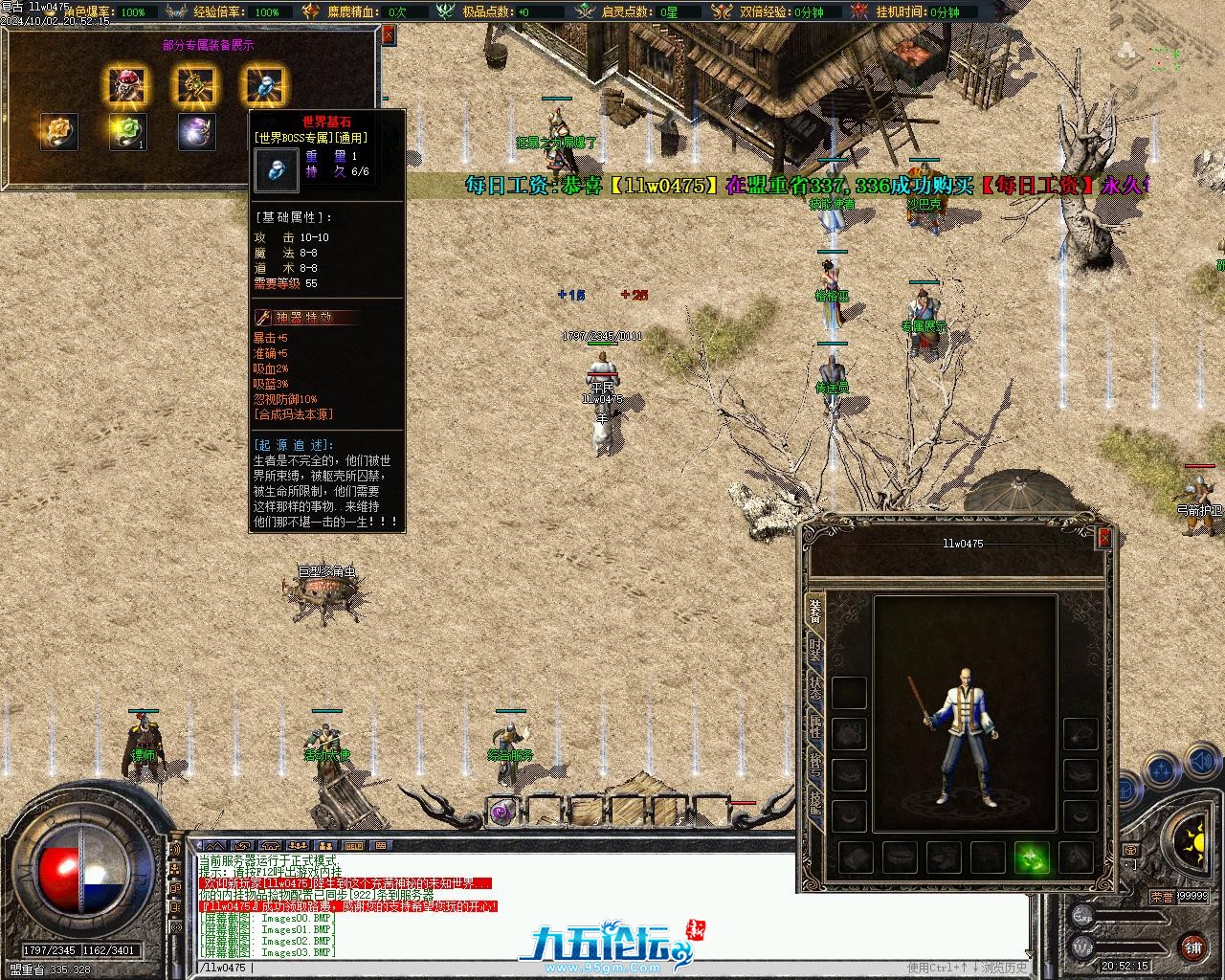This screenshot has height=980, width=1225.
Task: Select the orange flower ring in the showcase
Action: pos(58,132)
